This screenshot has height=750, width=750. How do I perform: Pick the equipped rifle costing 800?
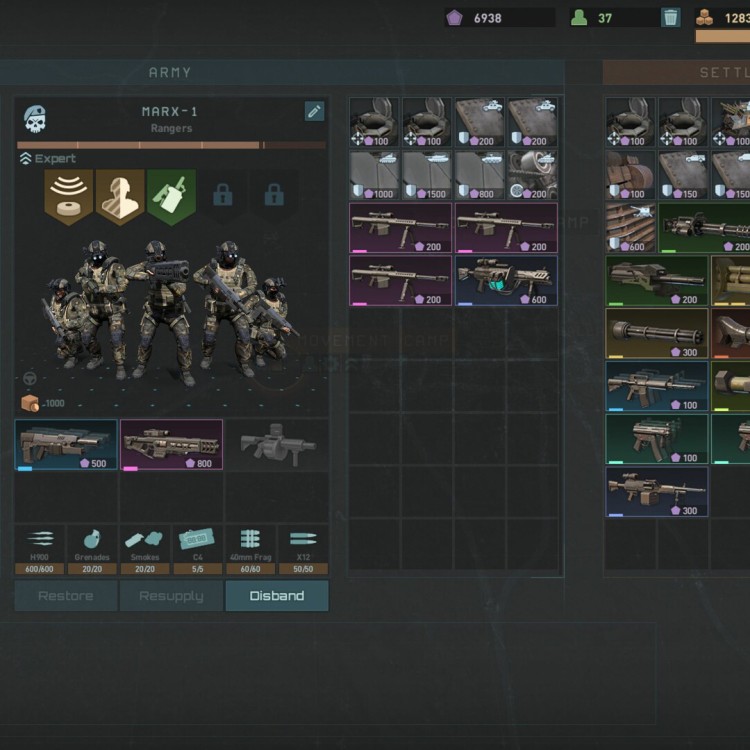point(171,444)
